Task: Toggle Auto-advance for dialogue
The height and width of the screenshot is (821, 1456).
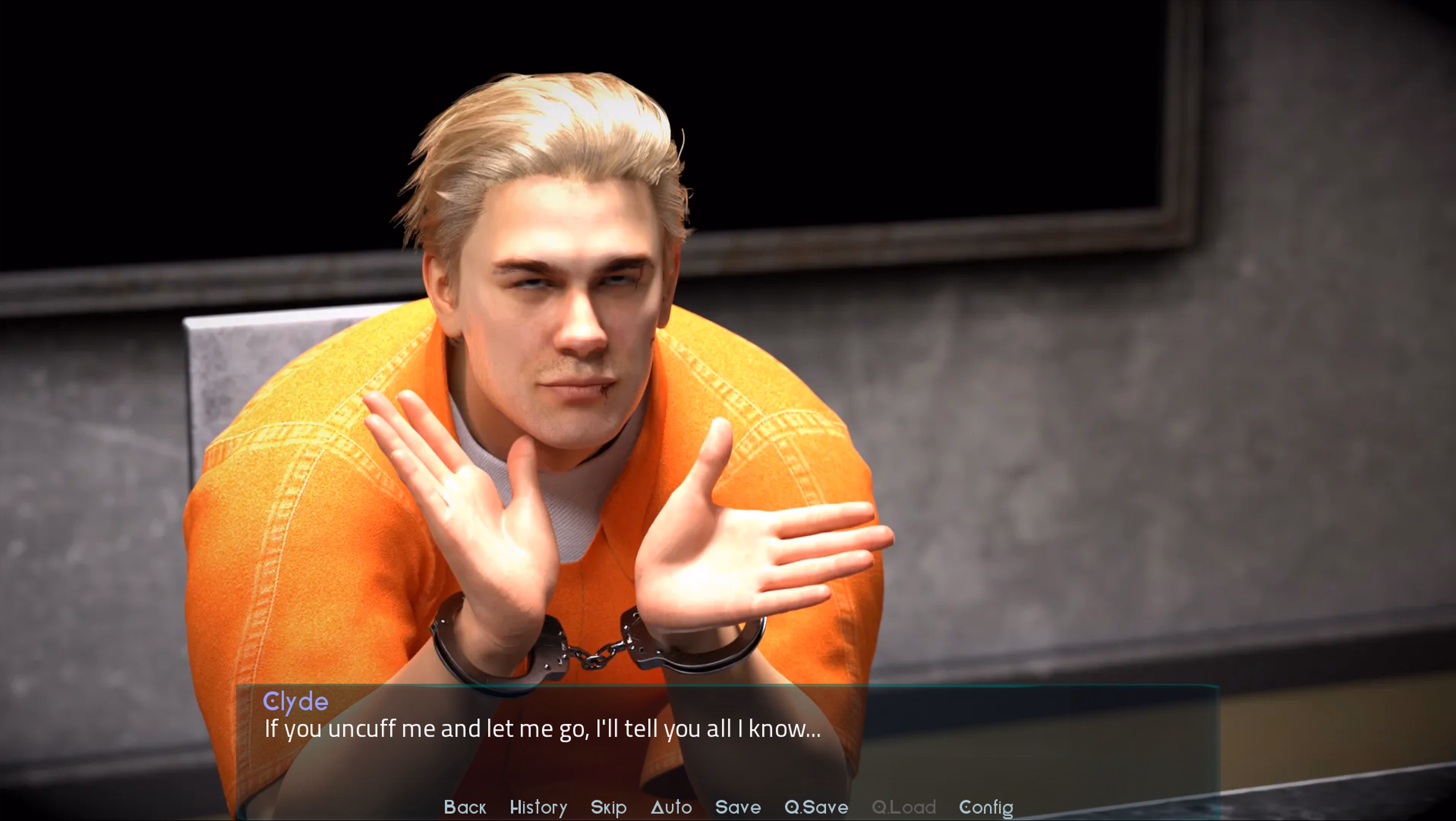Action: [x=671, y=807]
